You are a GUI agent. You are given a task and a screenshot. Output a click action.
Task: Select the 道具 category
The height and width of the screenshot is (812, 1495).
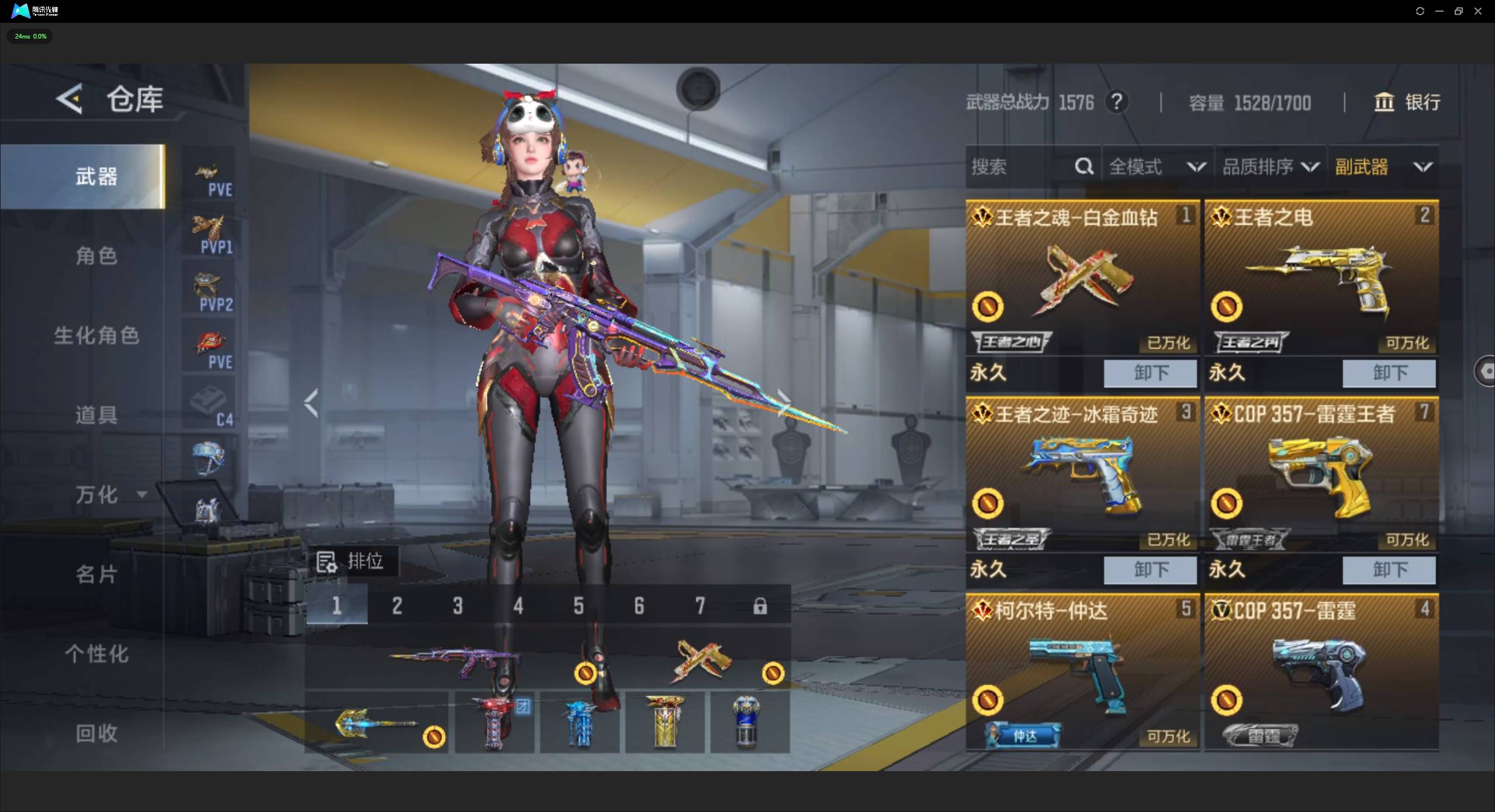[96, 415]
